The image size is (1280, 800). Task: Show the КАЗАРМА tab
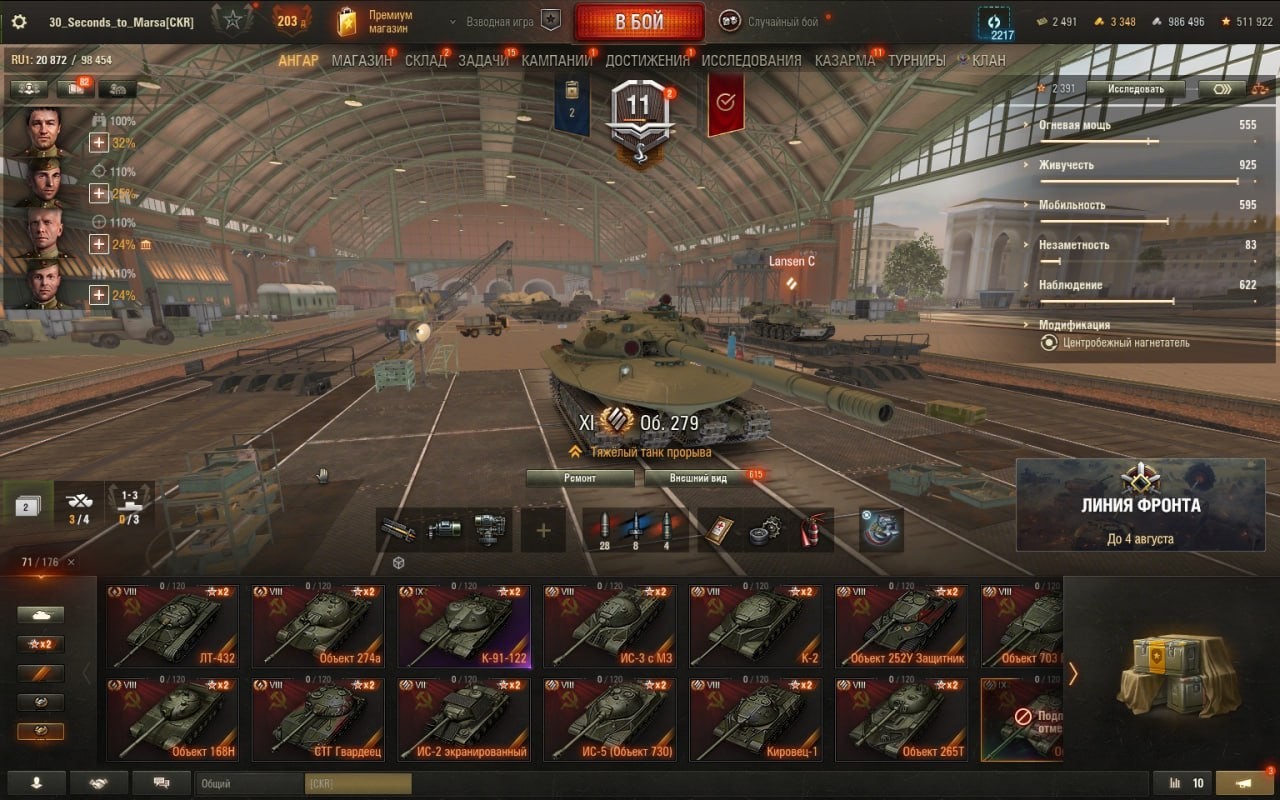844,60
